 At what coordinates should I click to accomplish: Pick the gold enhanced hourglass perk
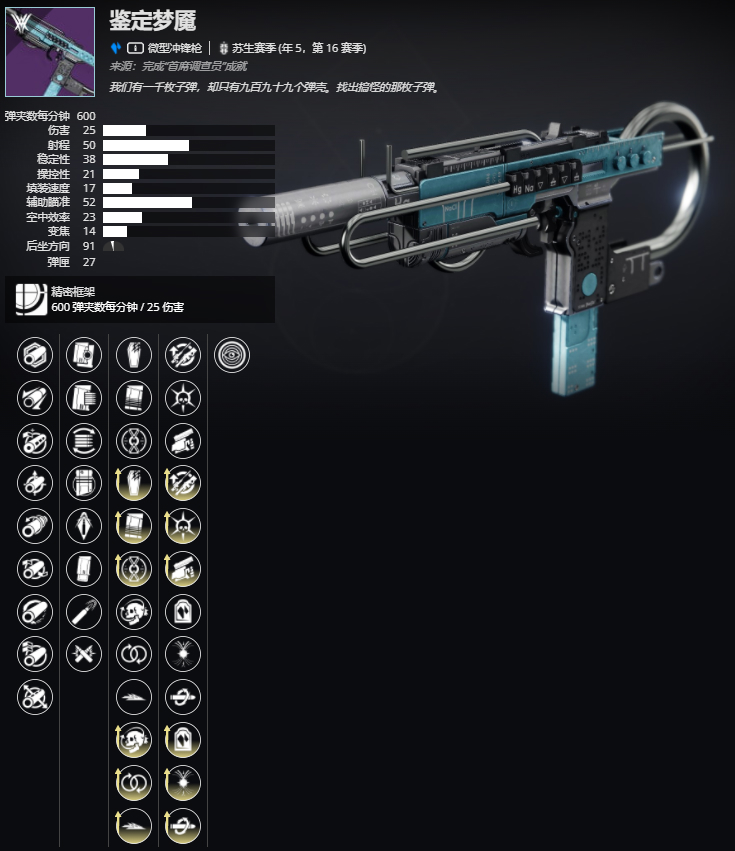click(x=134, y=569)
